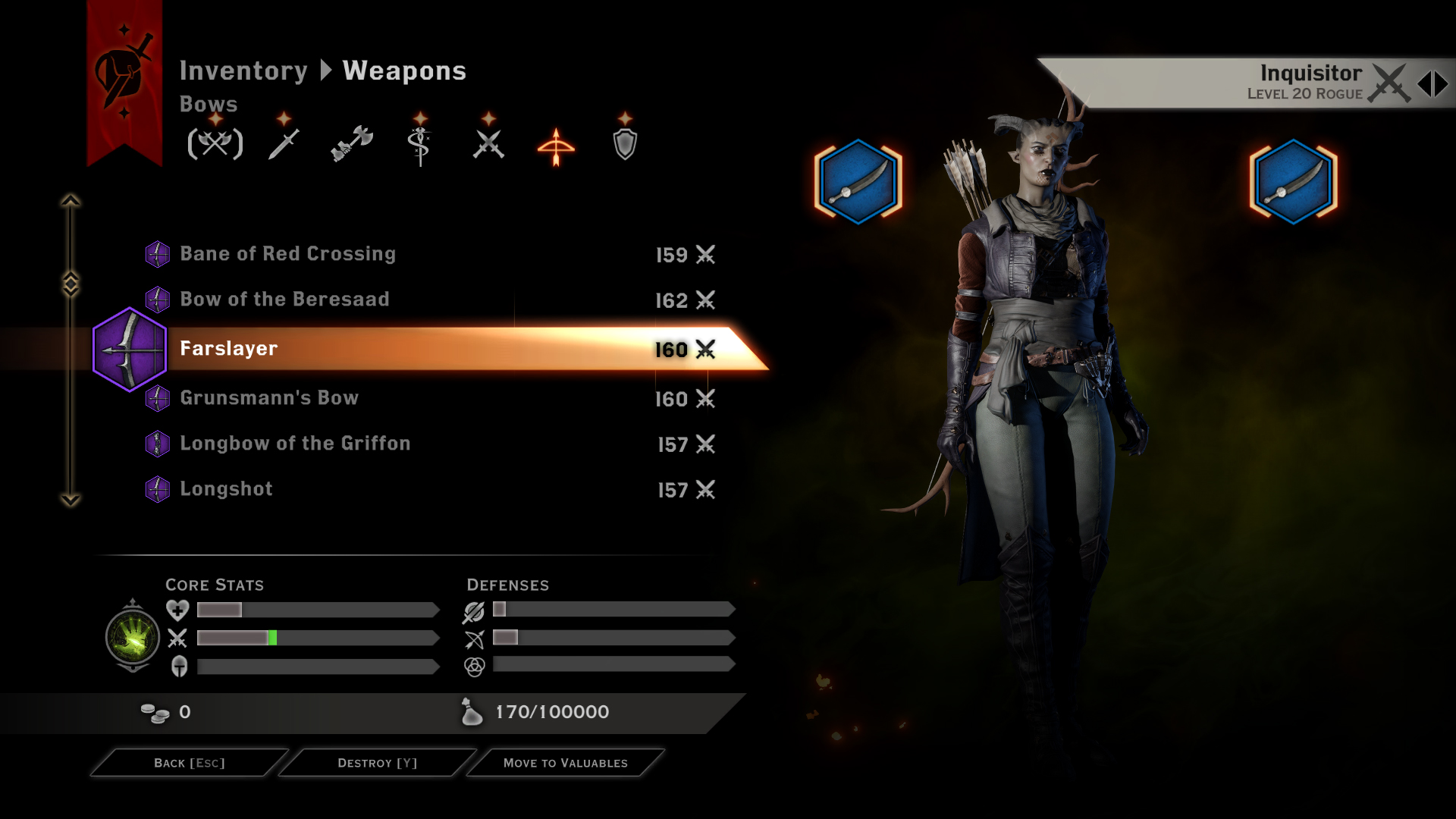Switch to the next party member
This screenshot has height=819, width=1456.
1441,83
